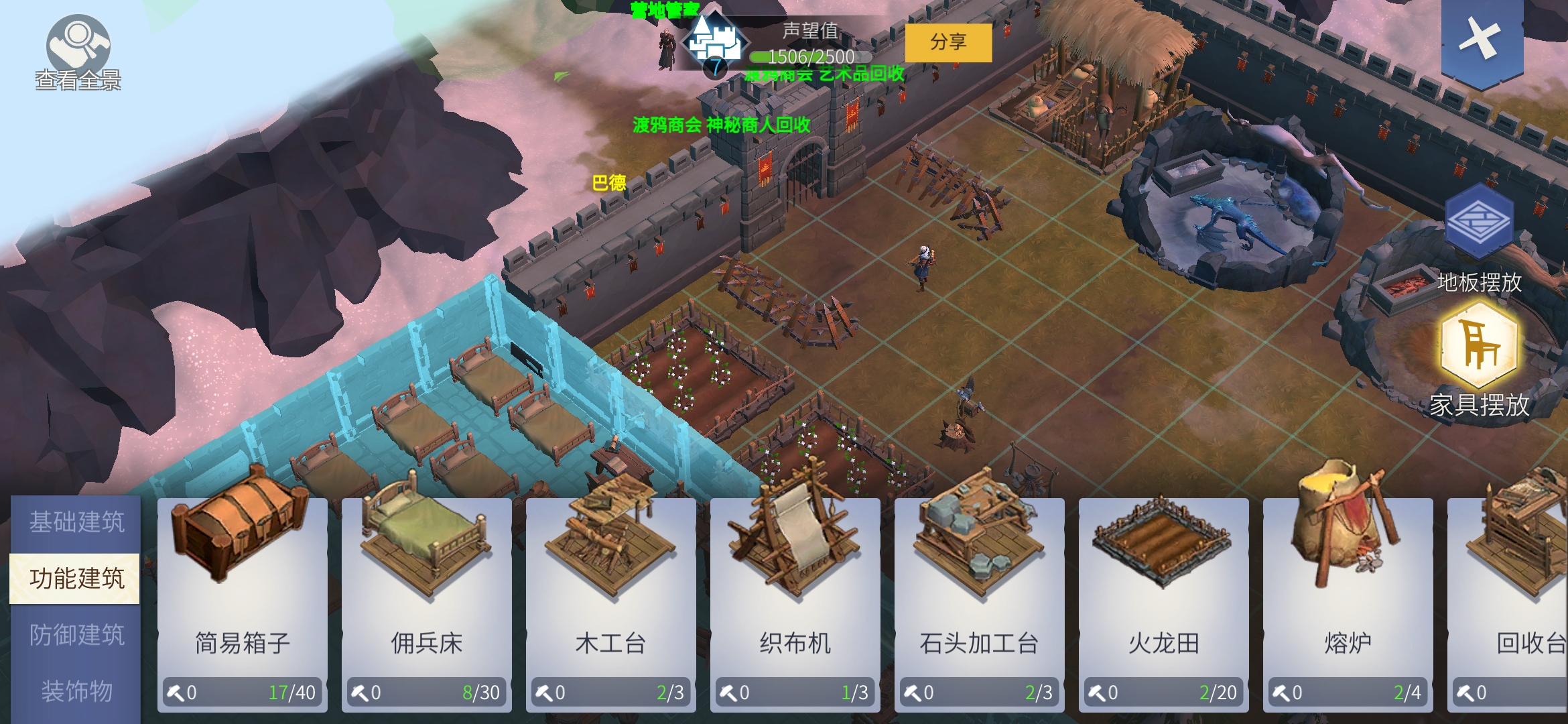Switch to the 防御建筑 tab
Viewport: 1568px width, 724px height.
coord(76,635)
